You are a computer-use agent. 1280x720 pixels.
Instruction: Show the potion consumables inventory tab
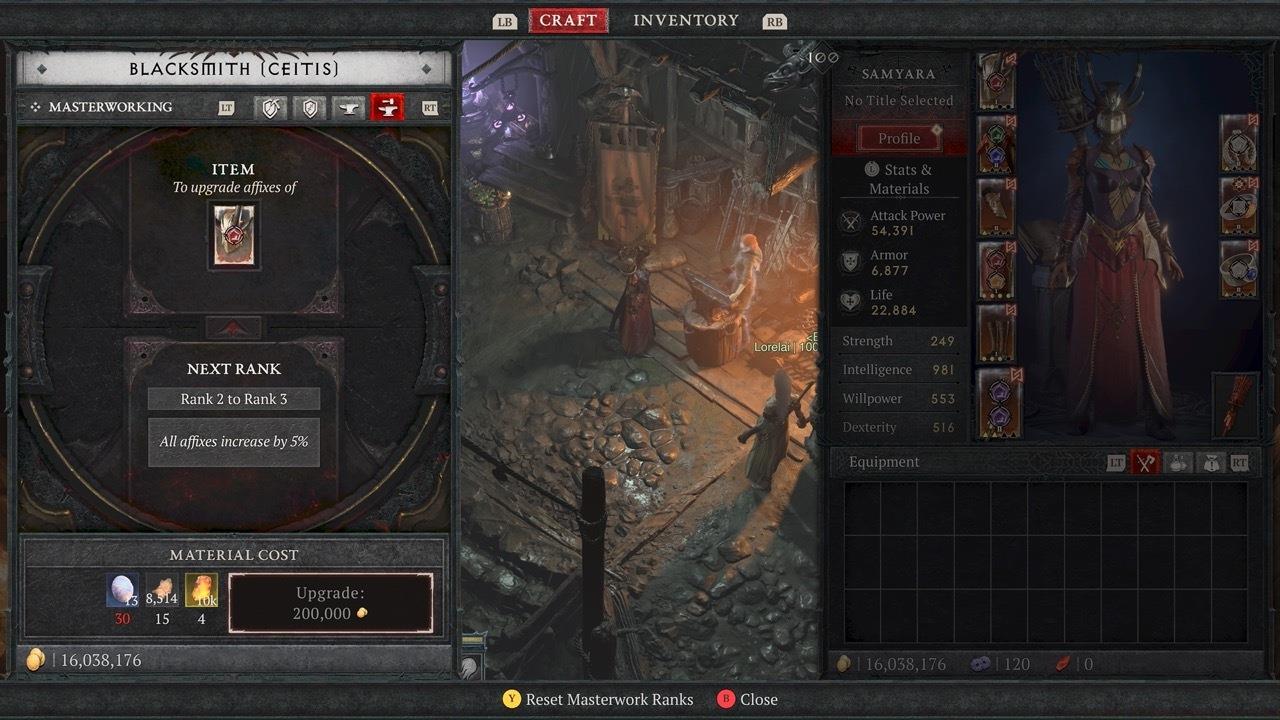click(x=1178, y=462)
